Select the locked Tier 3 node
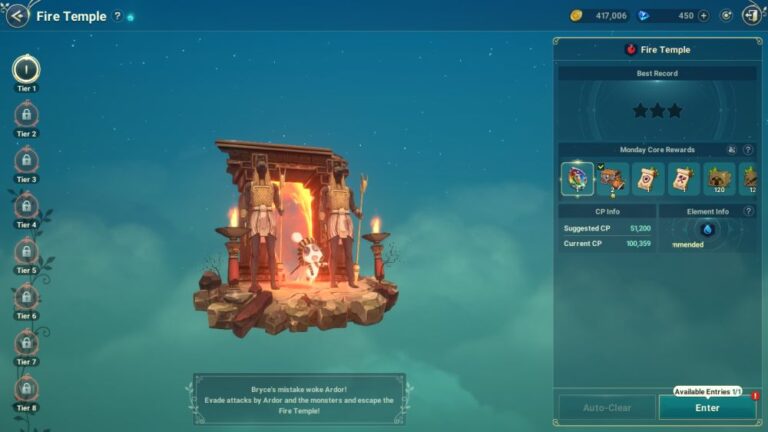 (x=26, y=161)
